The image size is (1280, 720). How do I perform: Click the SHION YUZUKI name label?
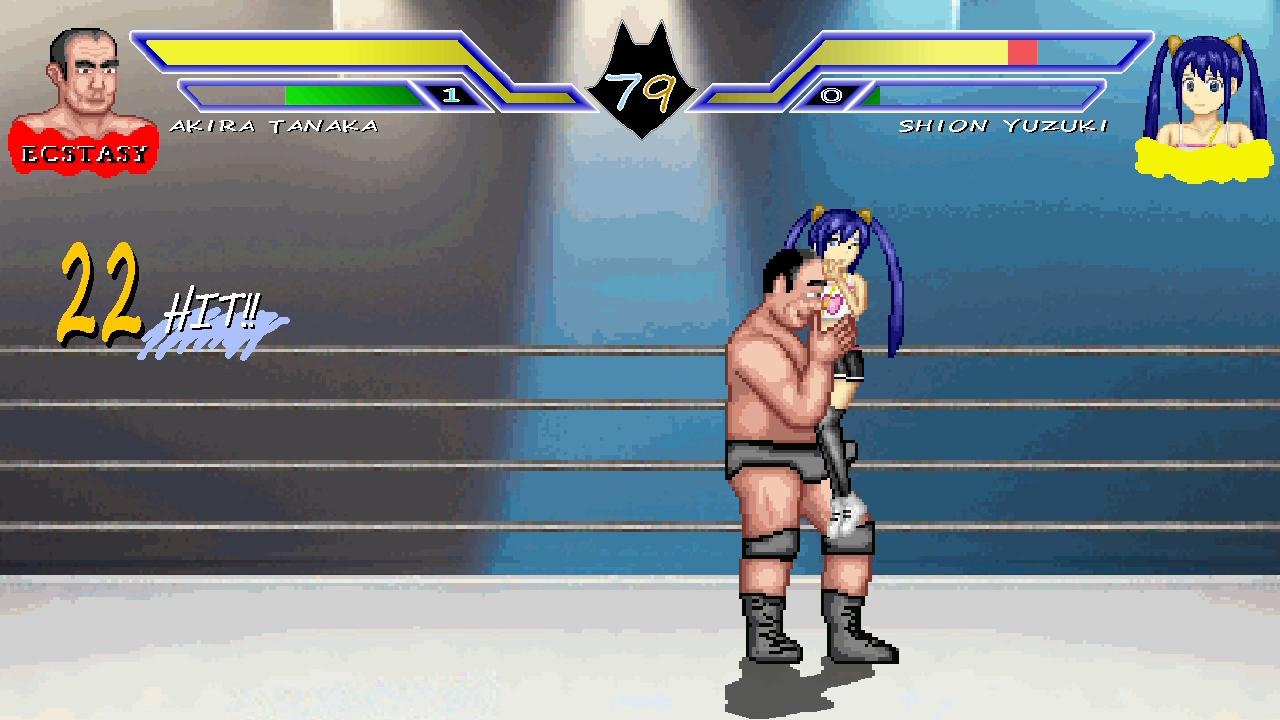(x=1005, y=125)
